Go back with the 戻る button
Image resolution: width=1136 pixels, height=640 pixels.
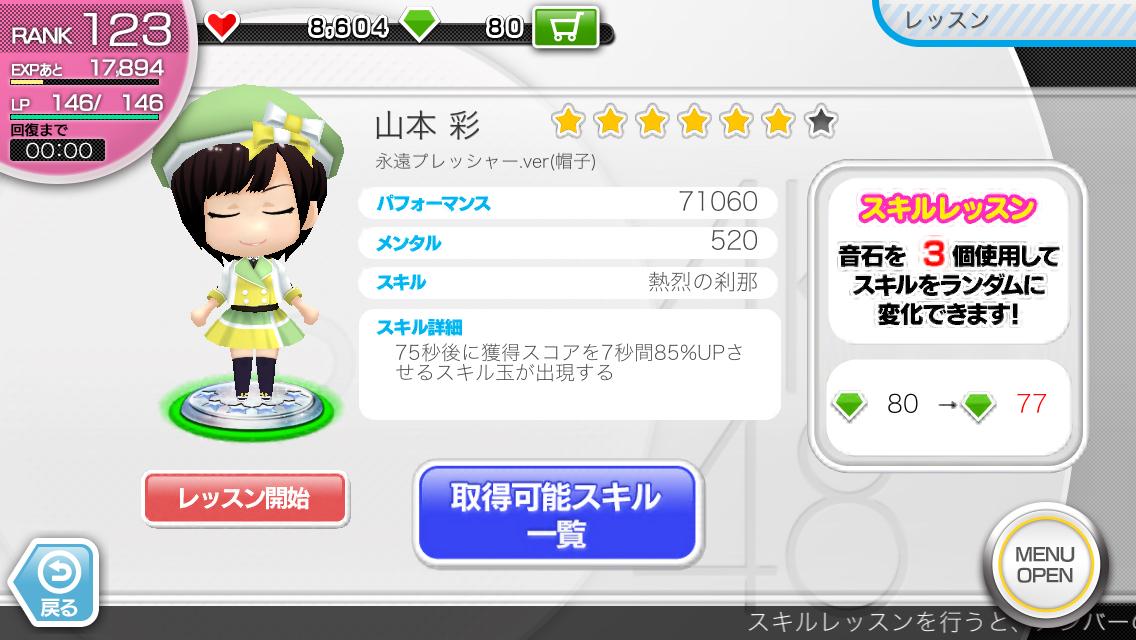tap(56, 584)
